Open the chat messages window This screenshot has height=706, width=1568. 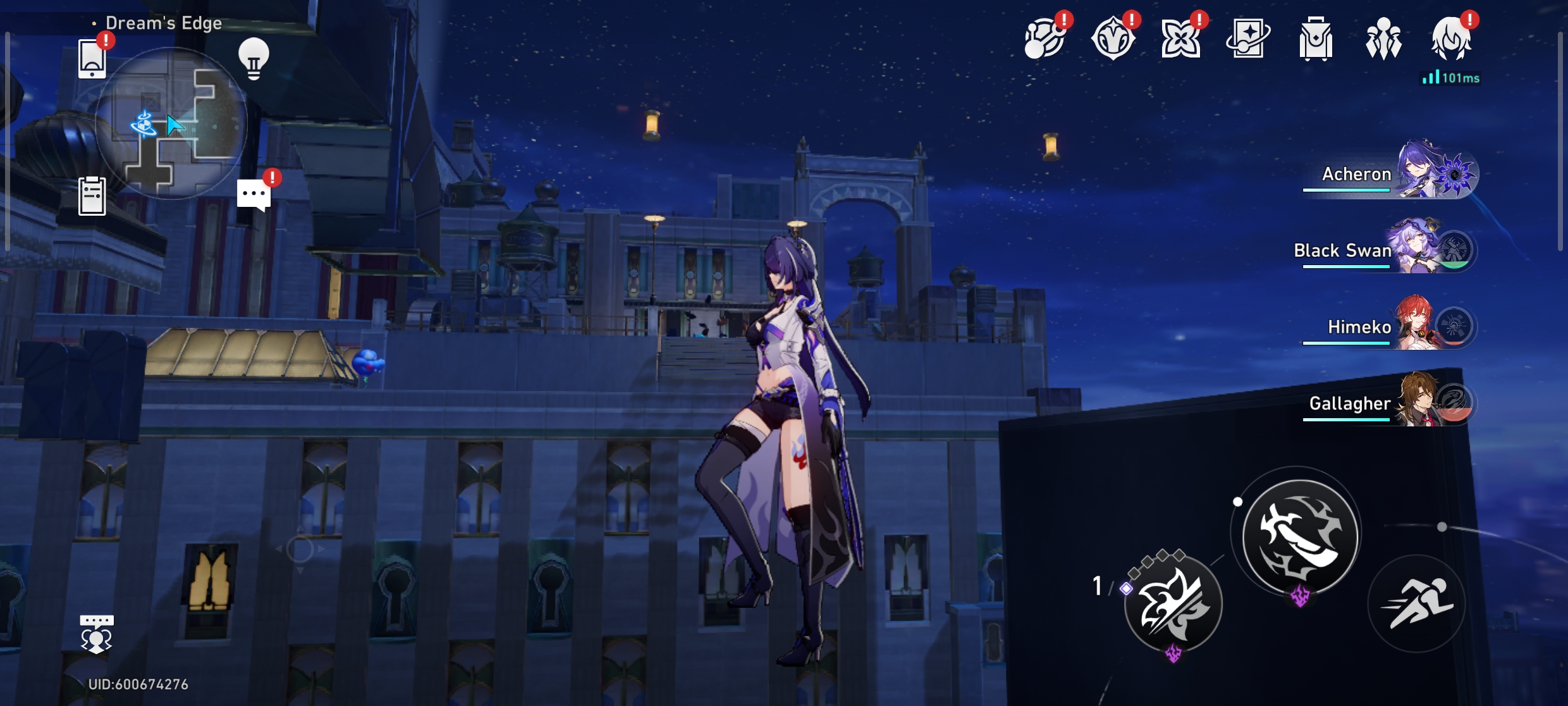253,193
